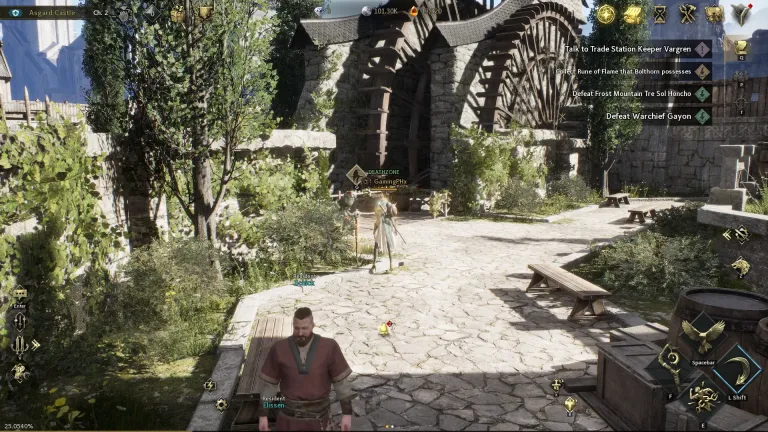Image resolution: width=768 pixels, height=432 pixels.
Task: Trigger the golden leaping figure skill
Action: click(703, 398)
